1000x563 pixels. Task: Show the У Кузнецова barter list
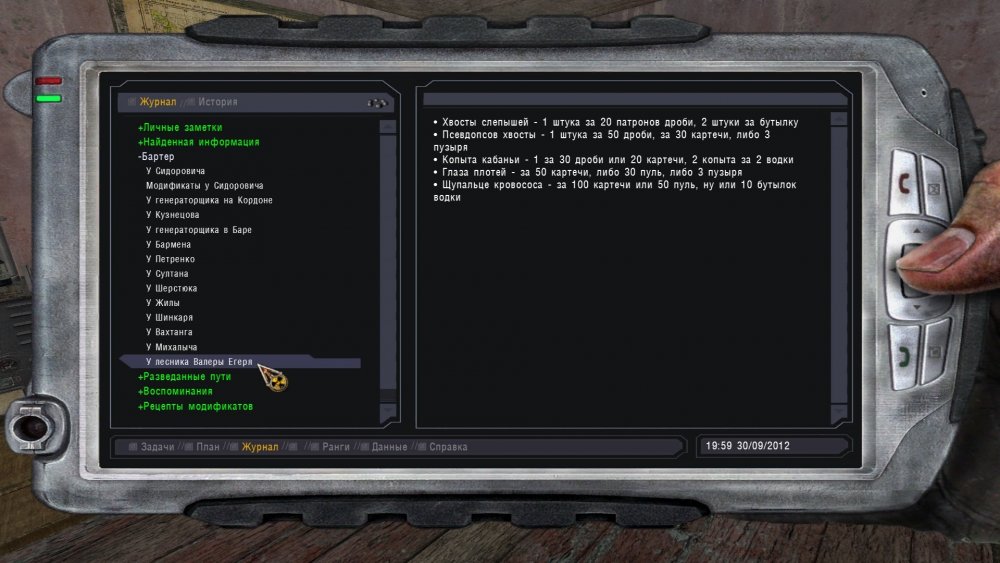(172, 215)
